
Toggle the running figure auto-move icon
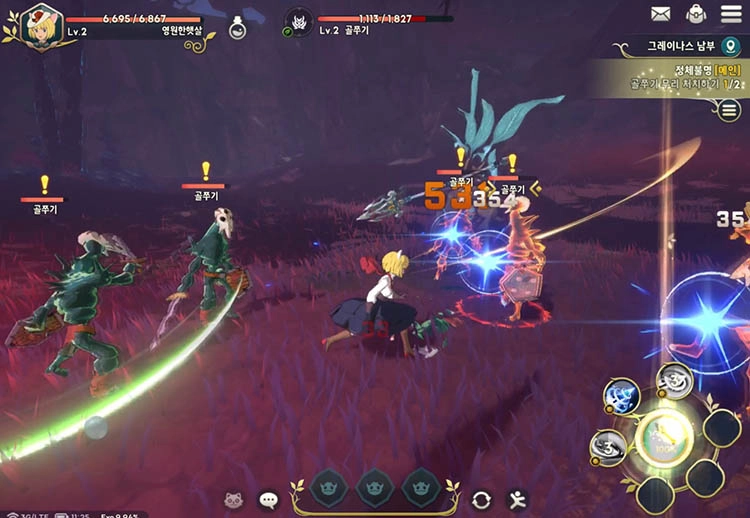coord(517,498)
